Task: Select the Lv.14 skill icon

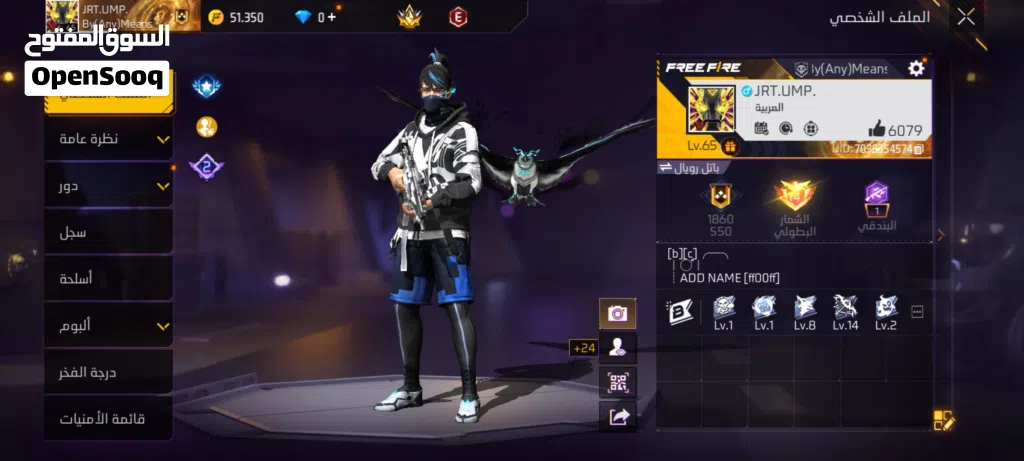Action: coord(845,312)
